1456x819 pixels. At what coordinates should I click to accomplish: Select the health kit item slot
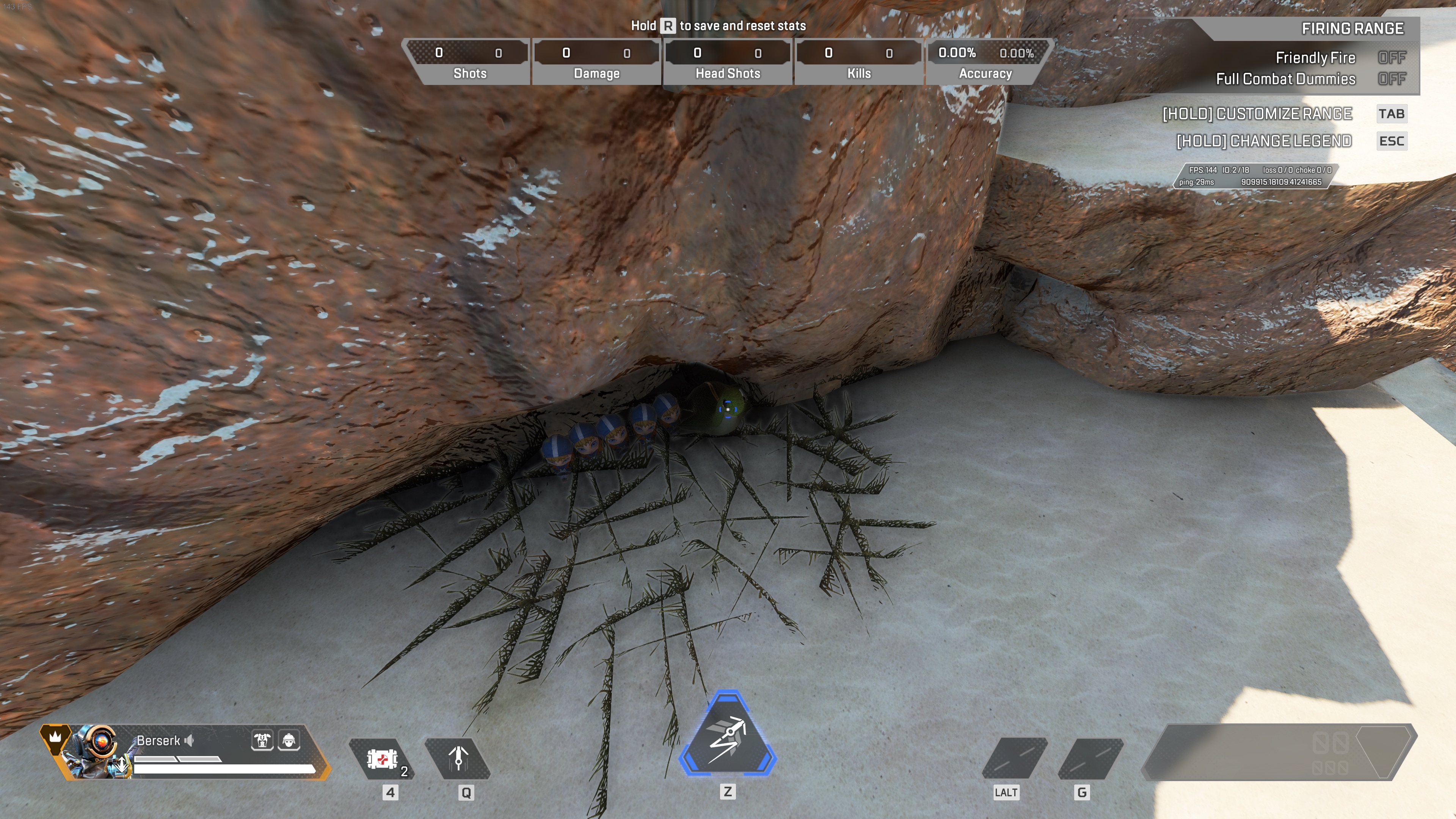tap(382, 758)
